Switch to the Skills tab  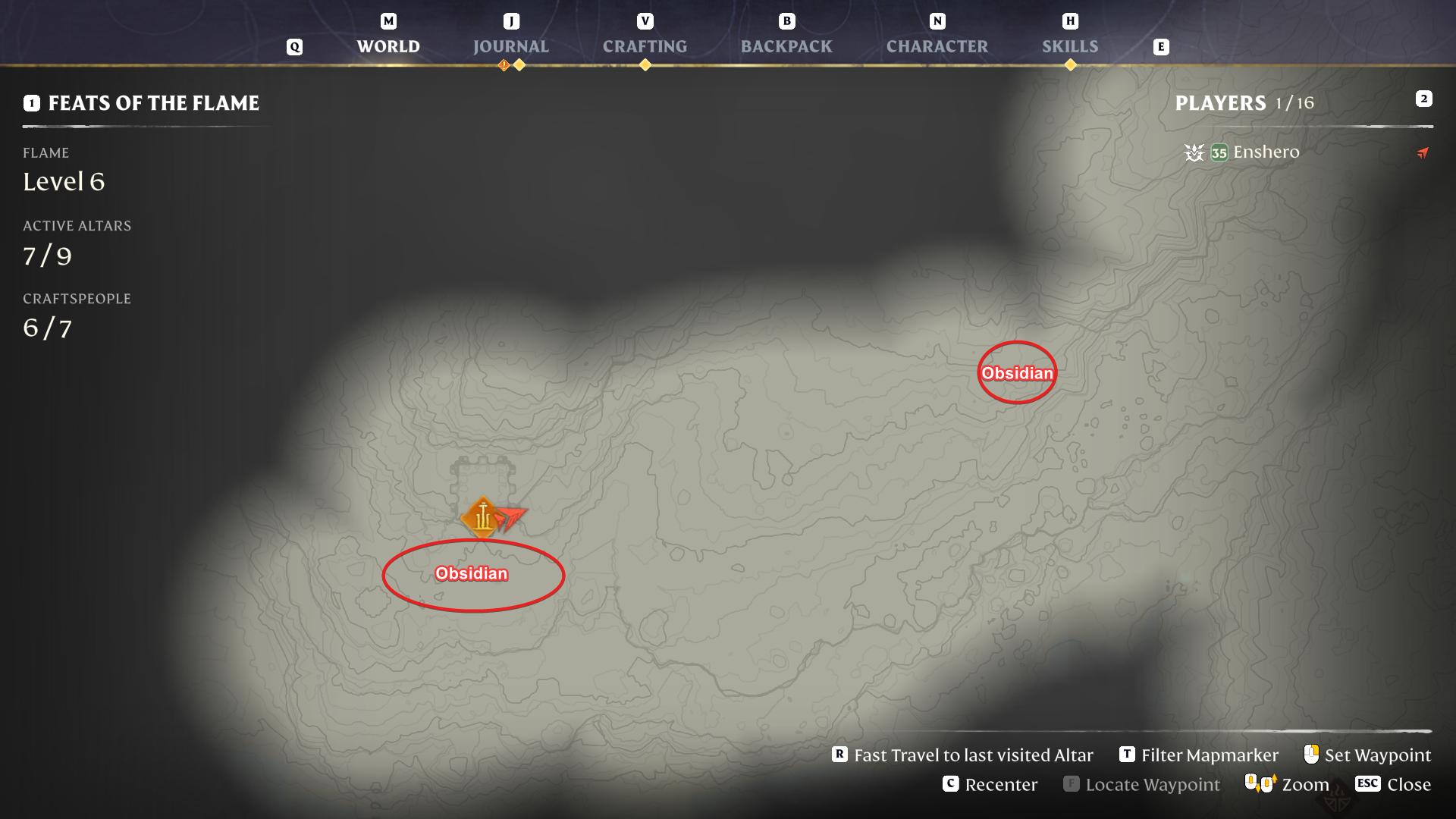pyautogui.click(x=1069, y=46)
